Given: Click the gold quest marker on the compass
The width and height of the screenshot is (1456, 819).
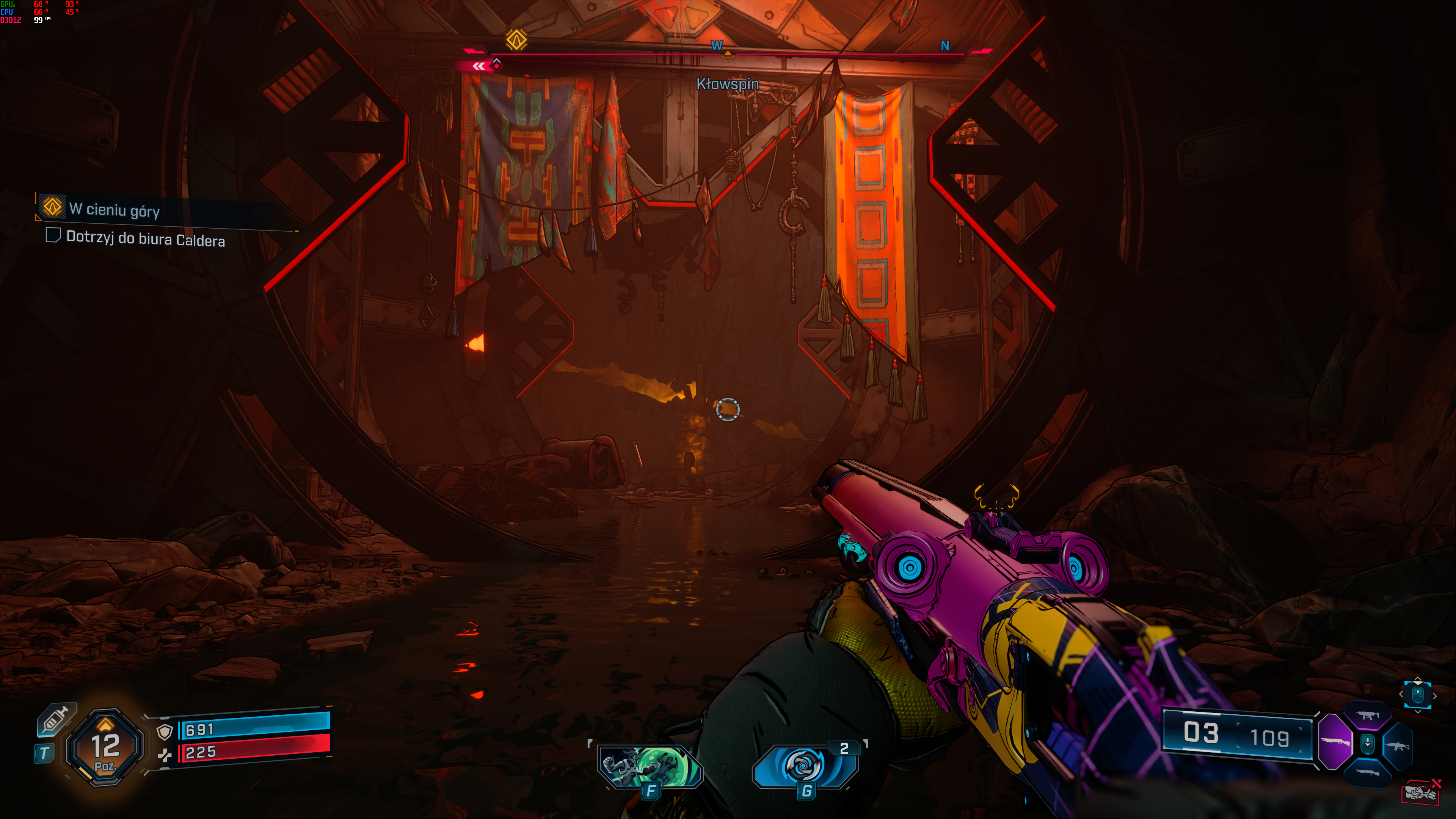Looking at the screenshot, I should click(516, 39).
